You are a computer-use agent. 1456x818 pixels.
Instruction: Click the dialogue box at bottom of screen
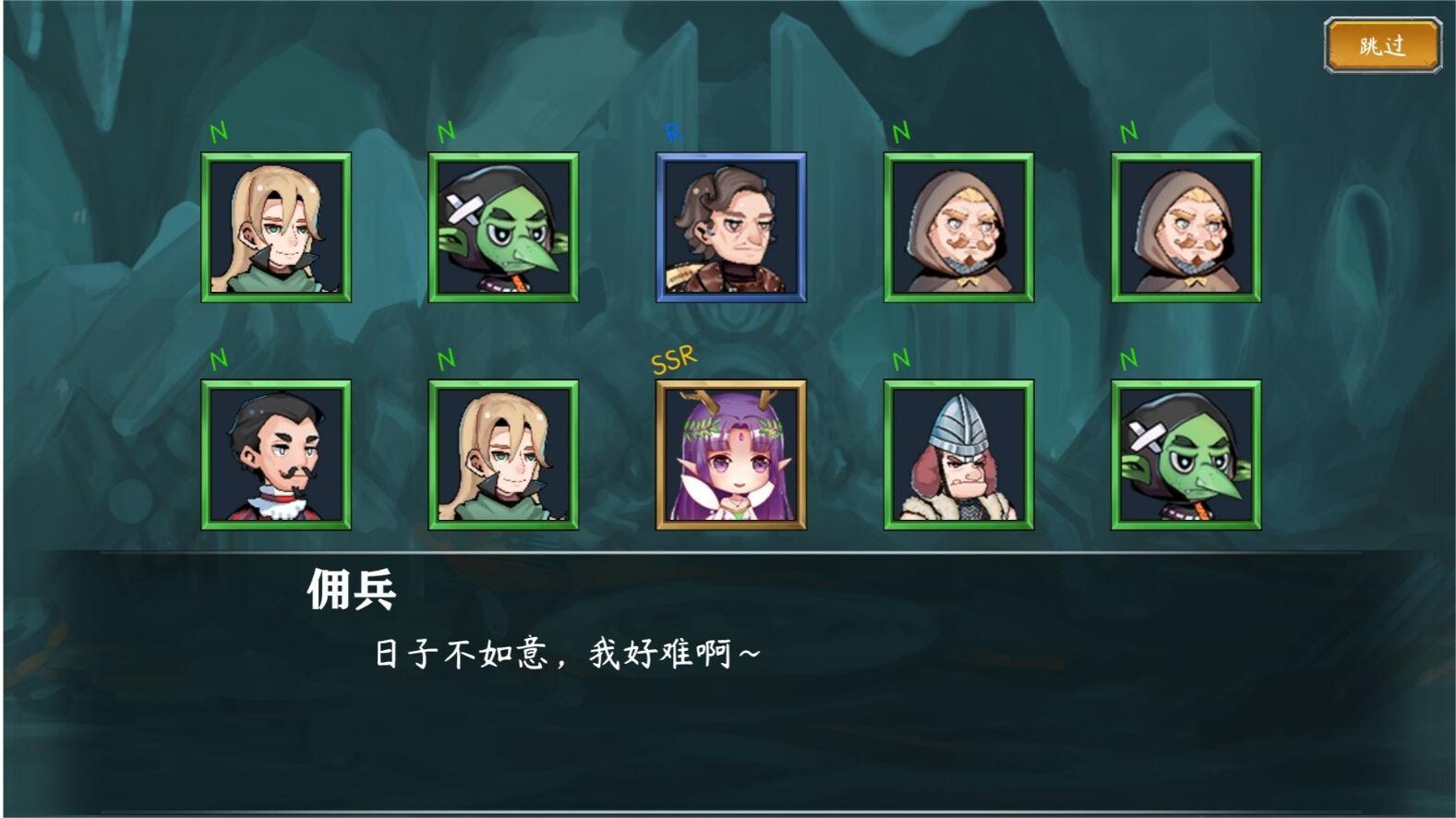point(728,674)
